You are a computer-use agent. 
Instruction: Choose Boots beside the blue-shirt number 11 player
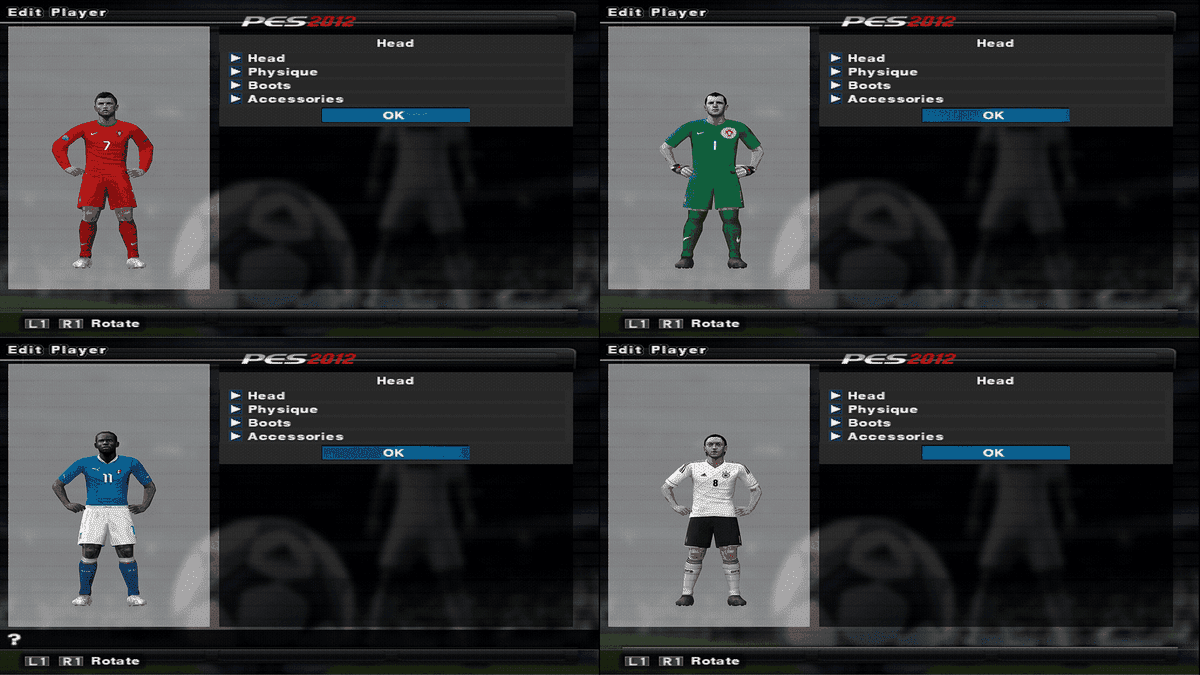[269, 423]
